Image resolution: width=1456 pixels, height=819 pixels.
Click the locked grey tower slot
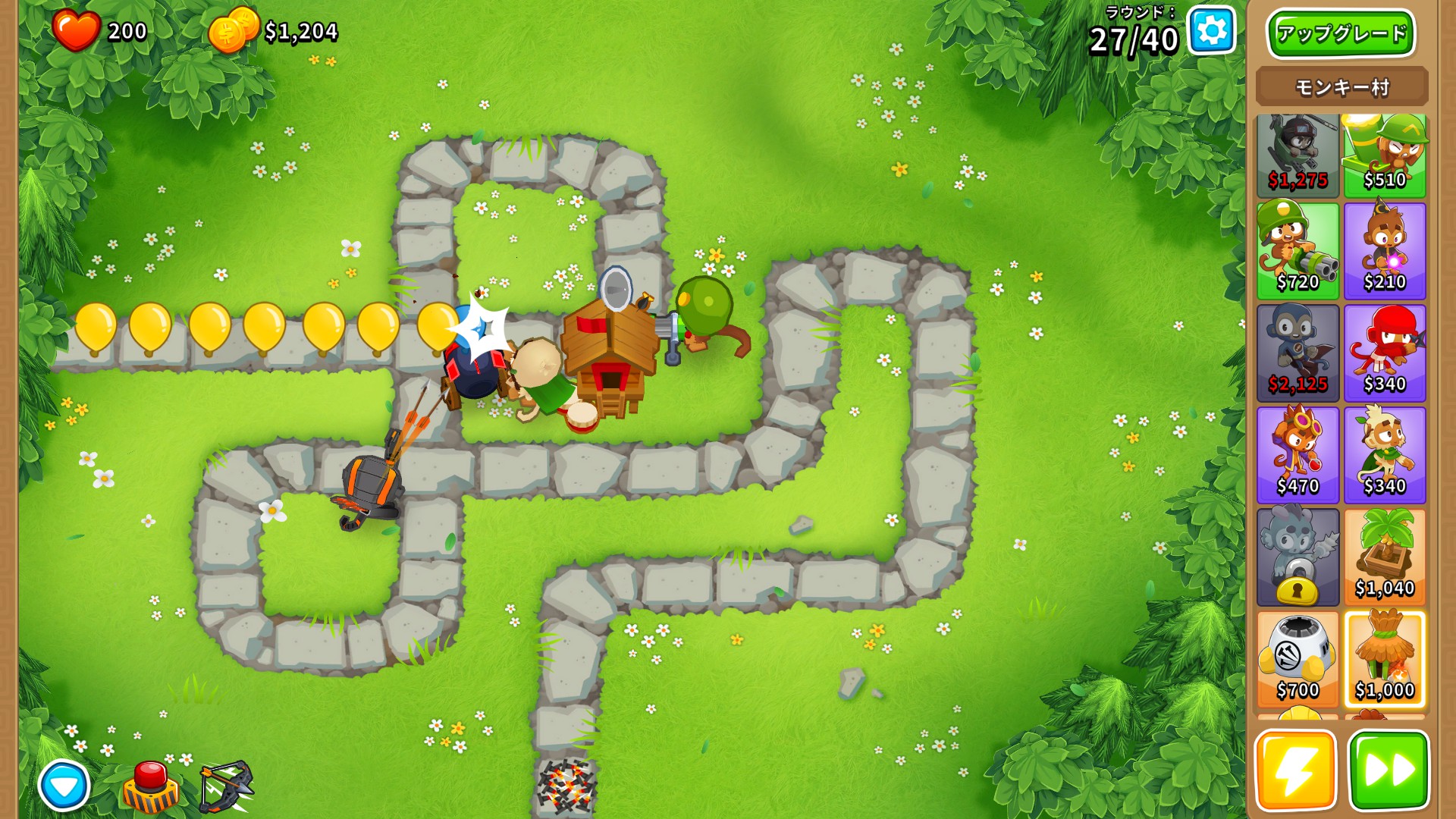coord(1298,557)
